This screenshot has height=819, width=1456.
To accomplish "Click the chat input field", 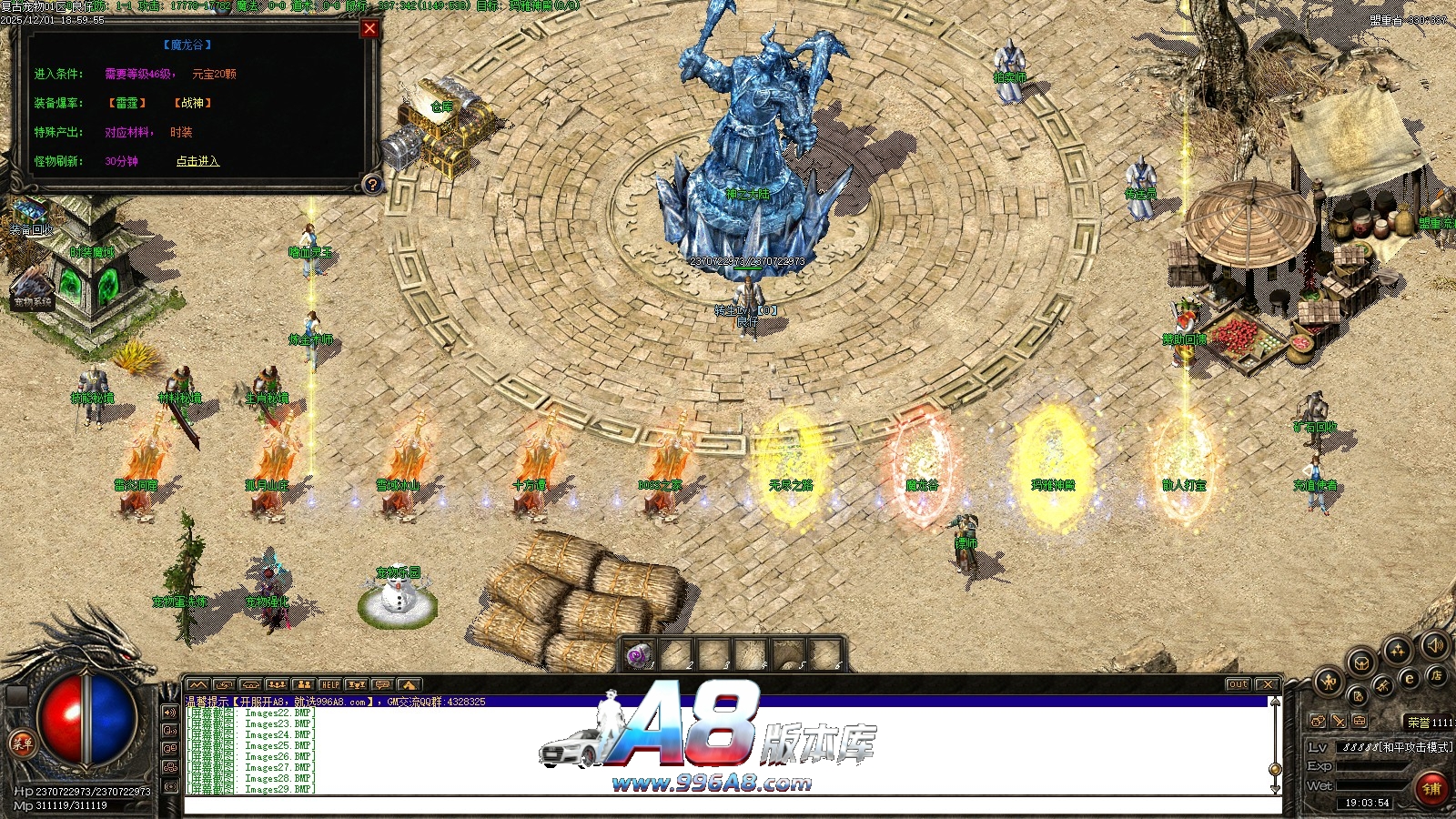I will click(x=728, y=804).
